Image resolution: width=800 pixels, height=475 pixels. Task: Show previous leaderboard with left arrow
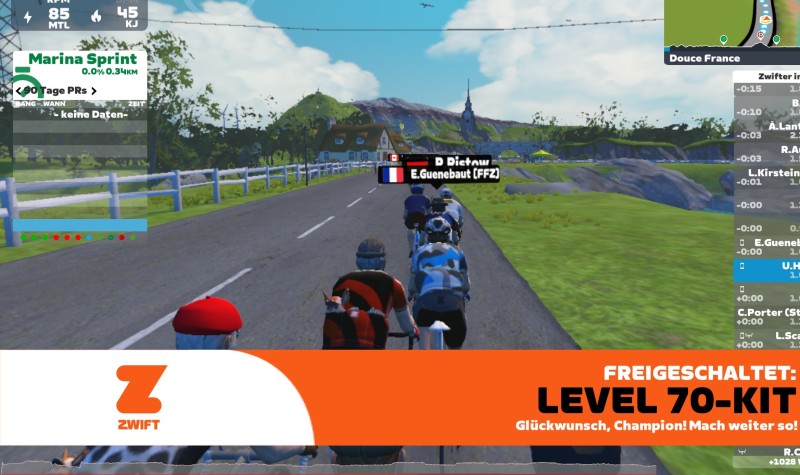coord(19,91)
